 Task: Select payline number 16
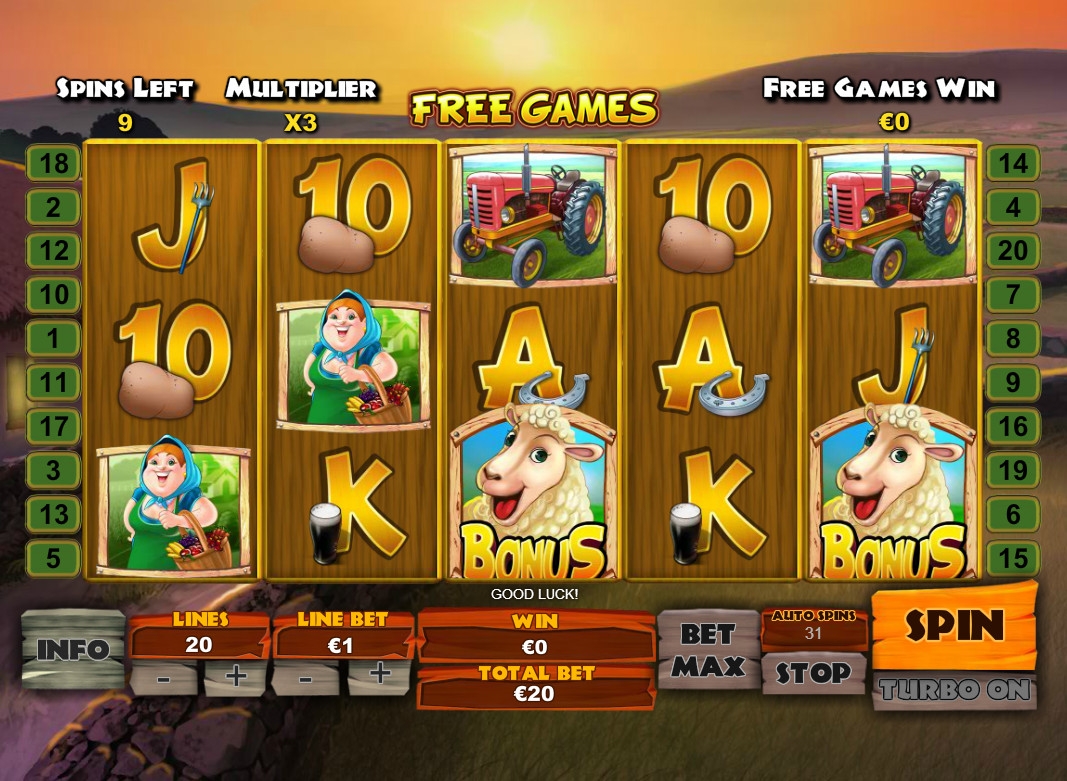(x=1013, y=426)
